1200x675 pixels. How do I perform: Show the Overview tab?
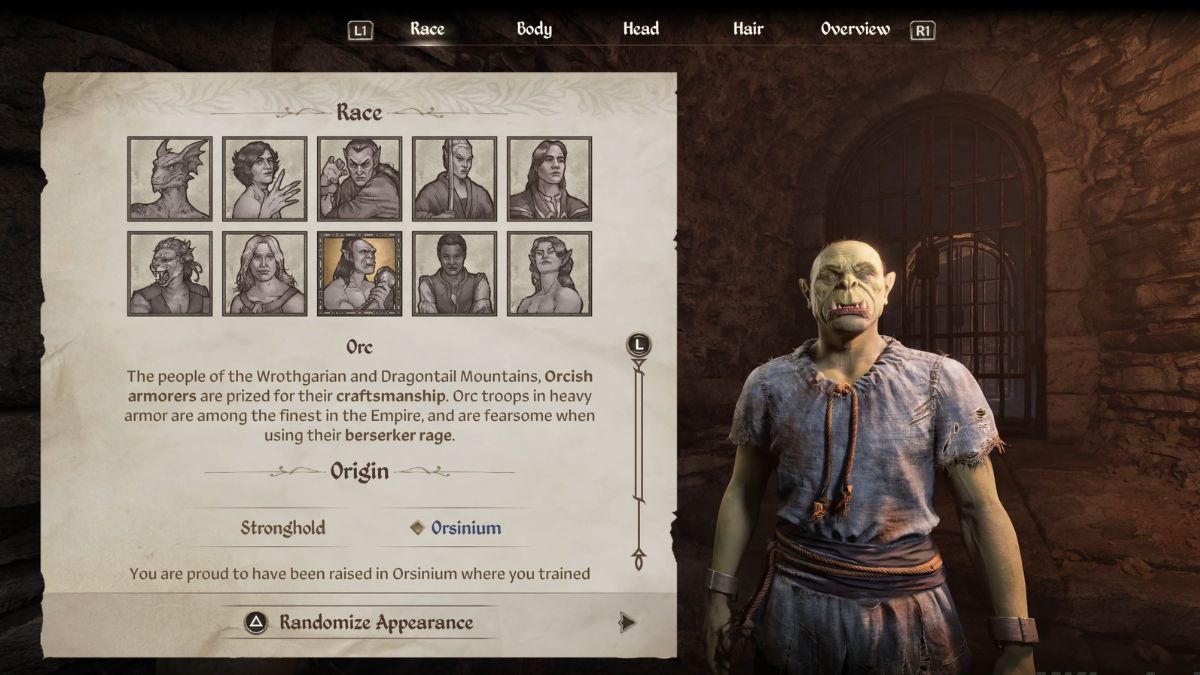[855, 29]
